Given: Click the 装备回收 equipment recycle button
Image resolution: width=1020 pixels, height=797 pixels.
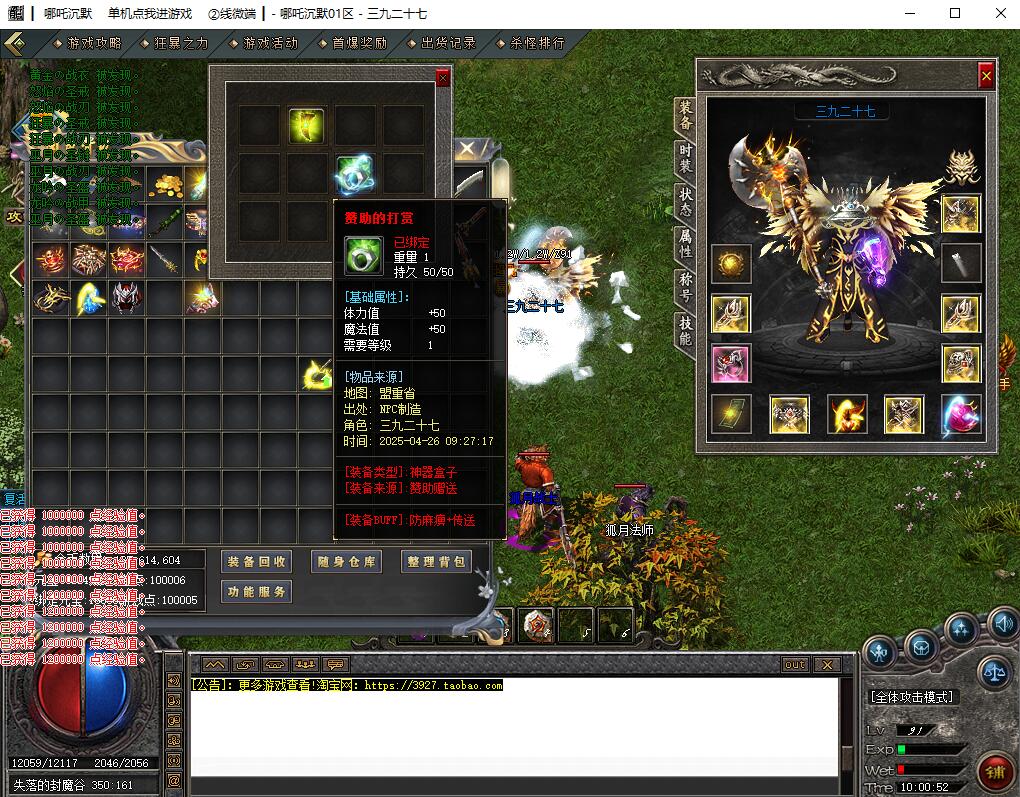Looking at the screenshot, I should click(256, 562).
